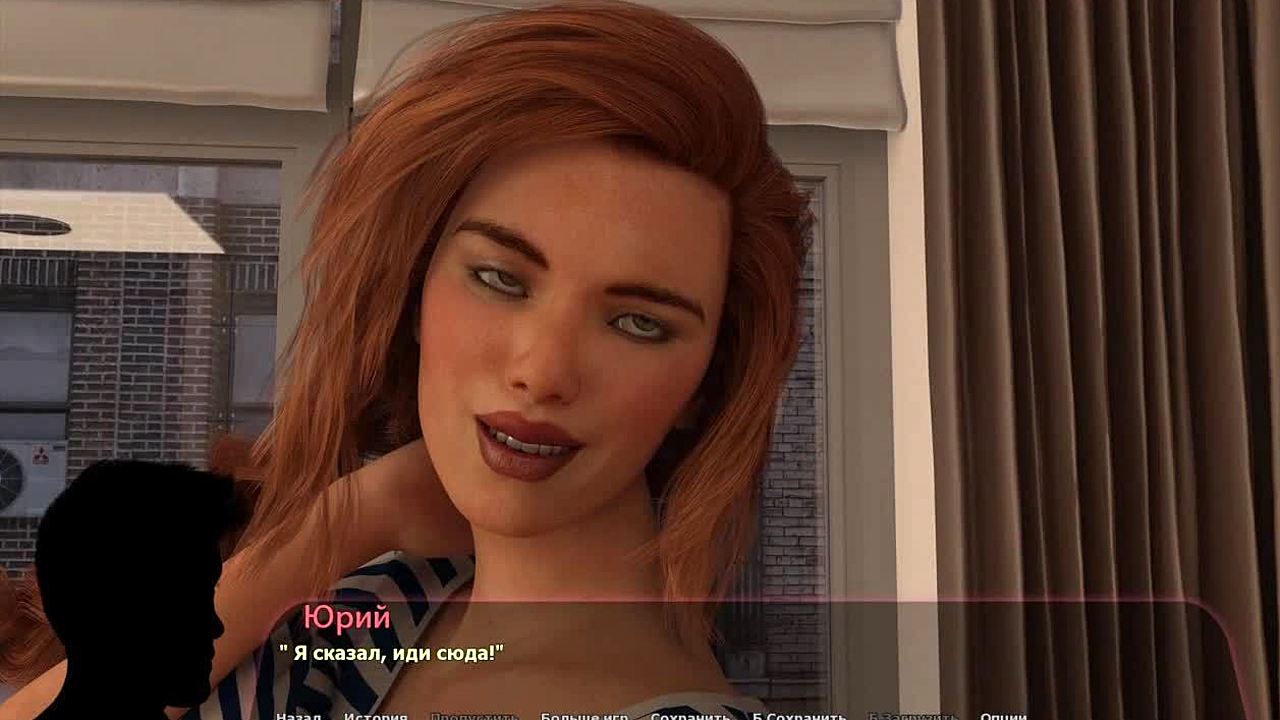Viewport: 1280px width, 720px height.
Task: Open the История dialogue log
Action: tap(375, 716)
